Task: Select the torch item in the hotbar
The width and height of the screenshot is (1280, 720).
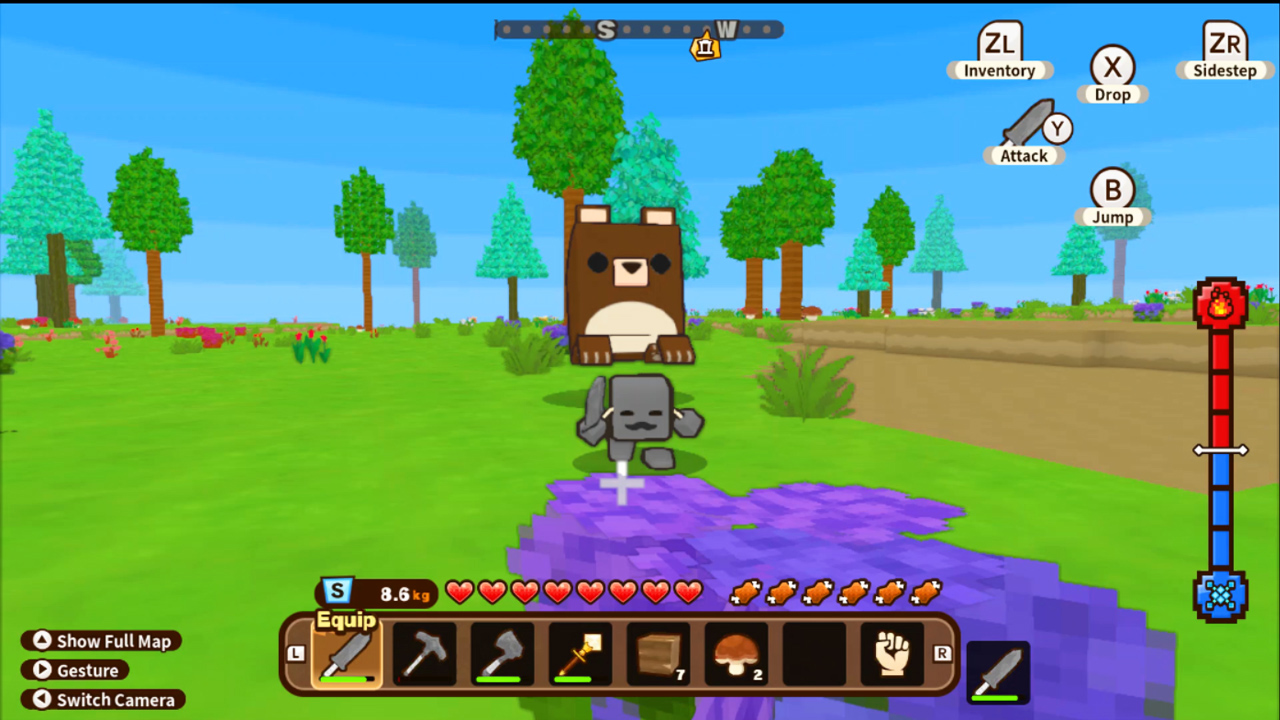Action: tap(580, 655)
